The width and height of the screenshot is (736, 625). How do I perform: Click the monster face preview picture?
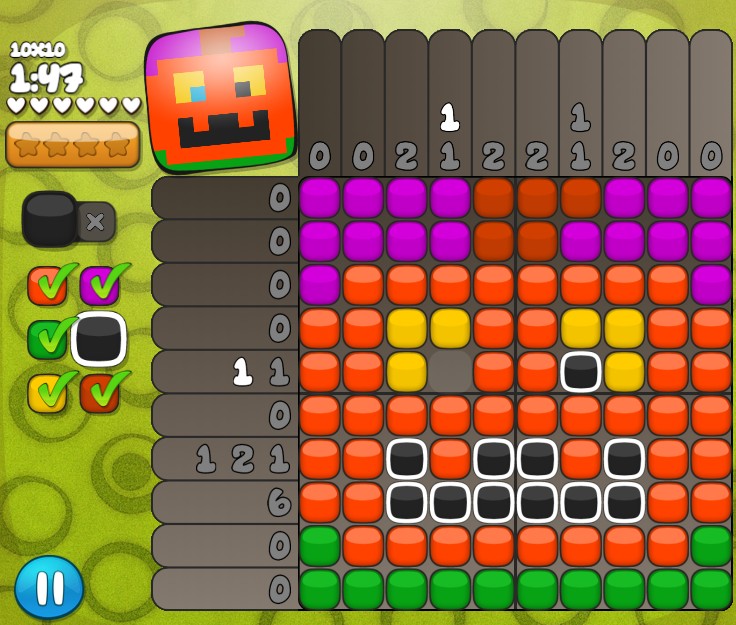tap(221, 97)
